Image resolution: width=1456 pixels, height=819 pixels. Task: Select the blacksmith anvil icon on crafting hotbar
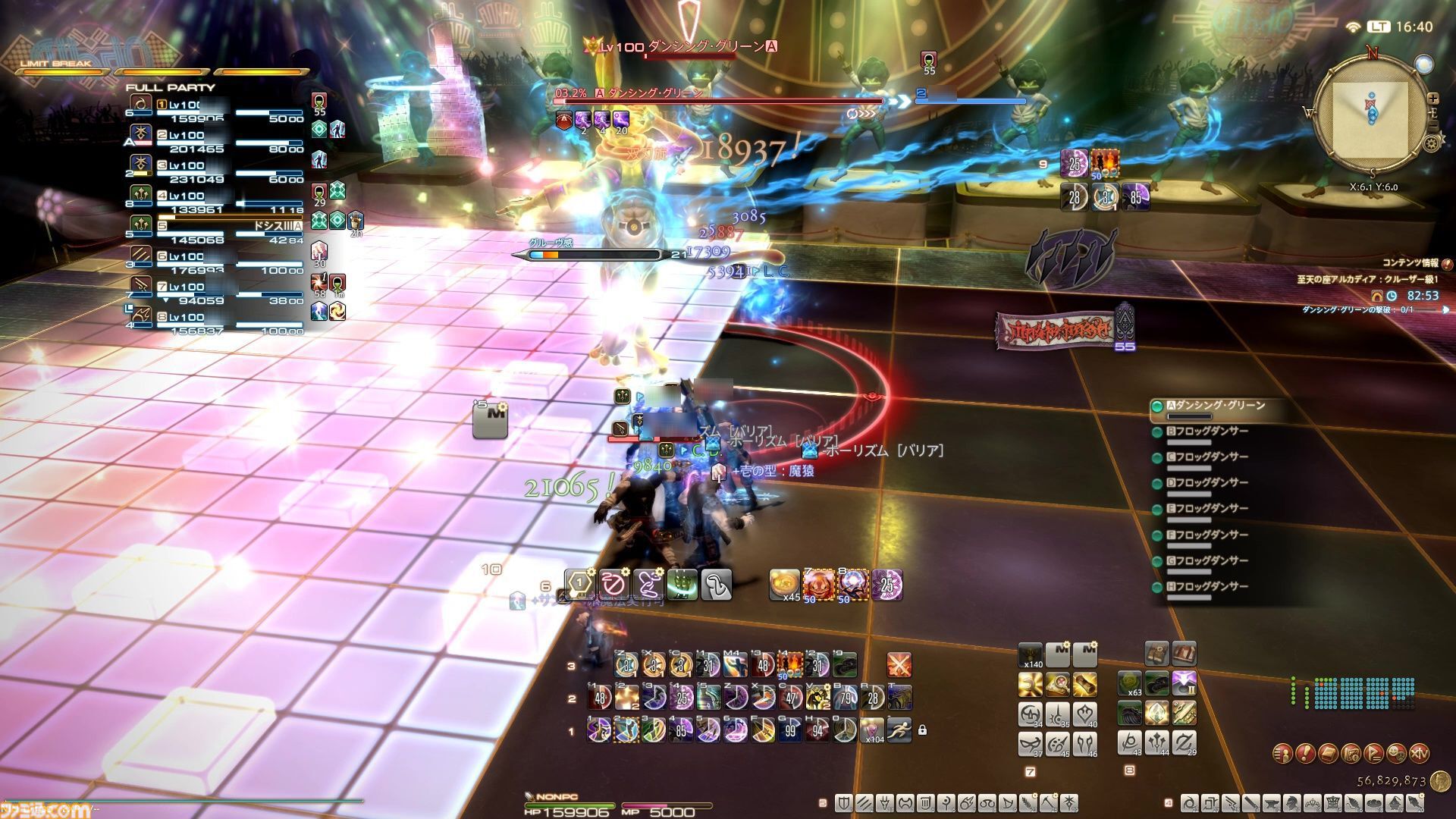click(x=1272, y=804)
